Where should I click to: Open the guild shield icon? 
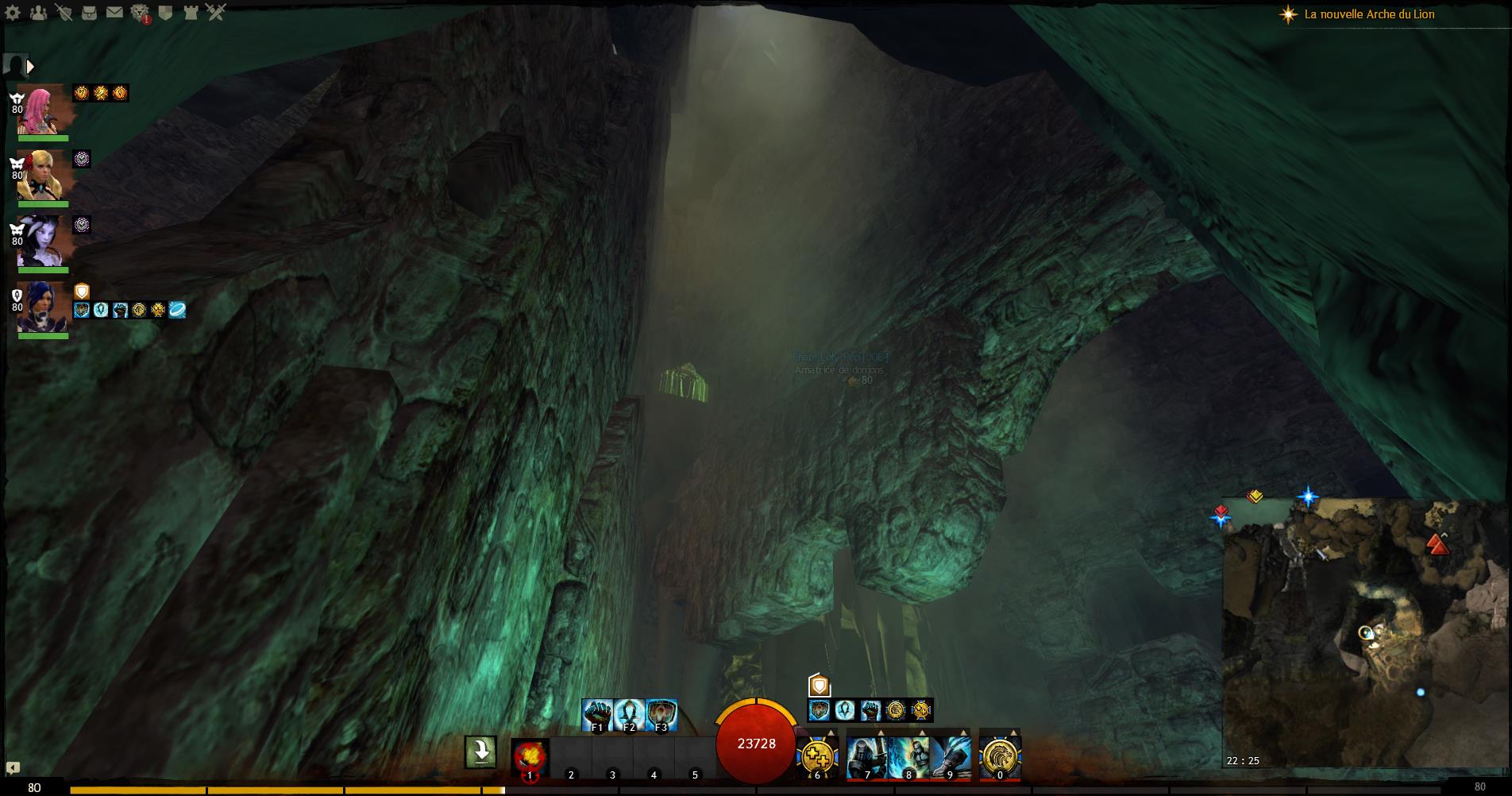pos(165,13)
